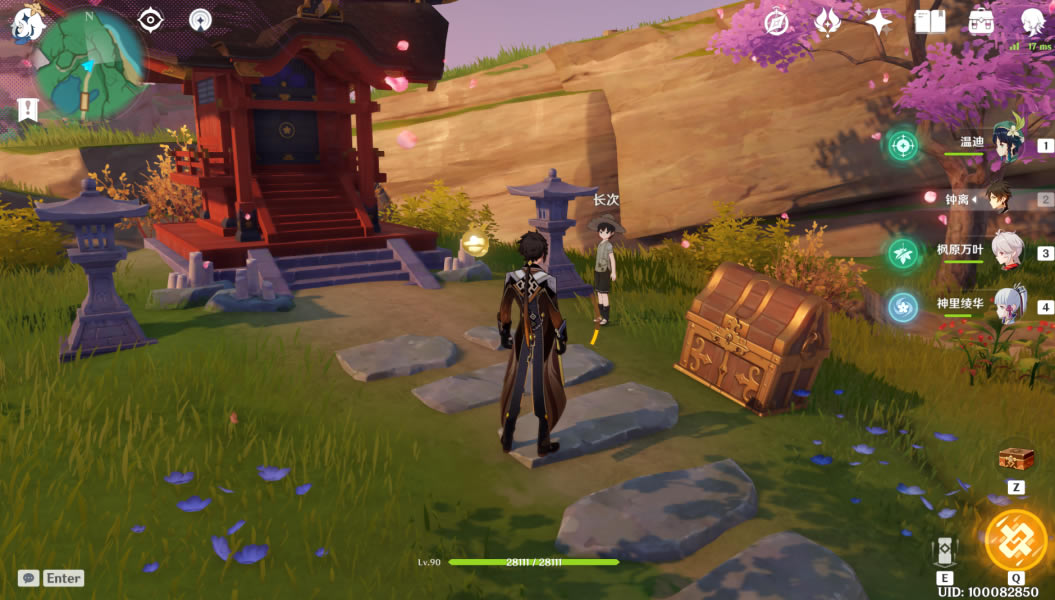
Task: Open the compass events icon
Action: 777,22
